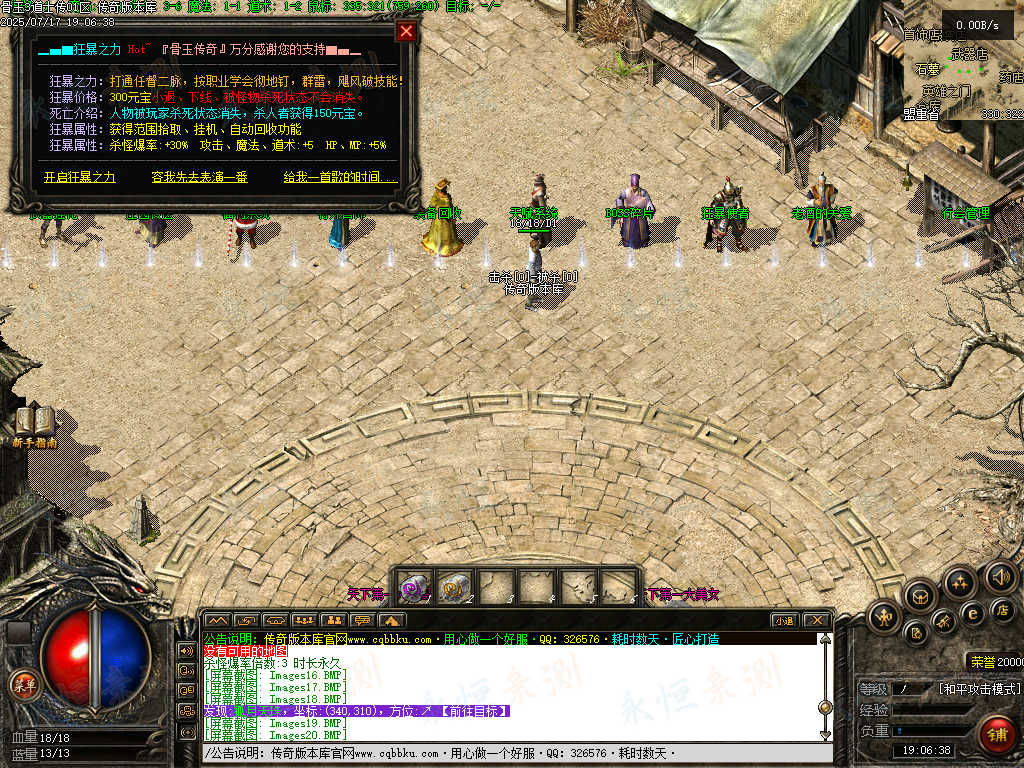
Task: Close the 狂暴之力 dialog window
Action: 406,31
